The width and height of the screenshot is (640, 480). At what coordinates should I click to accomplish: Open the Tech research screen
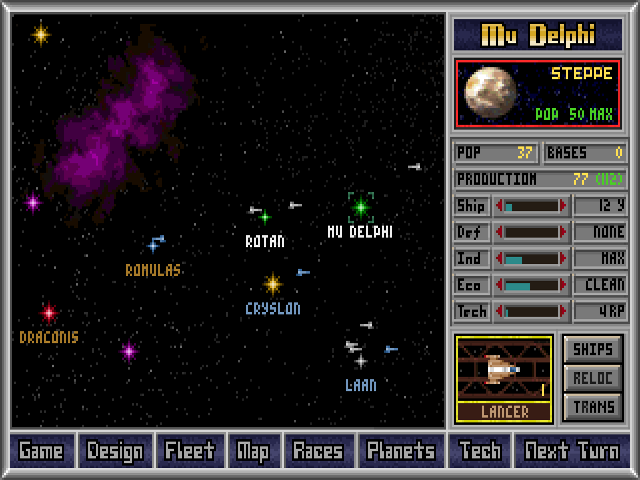pos(478,451)
